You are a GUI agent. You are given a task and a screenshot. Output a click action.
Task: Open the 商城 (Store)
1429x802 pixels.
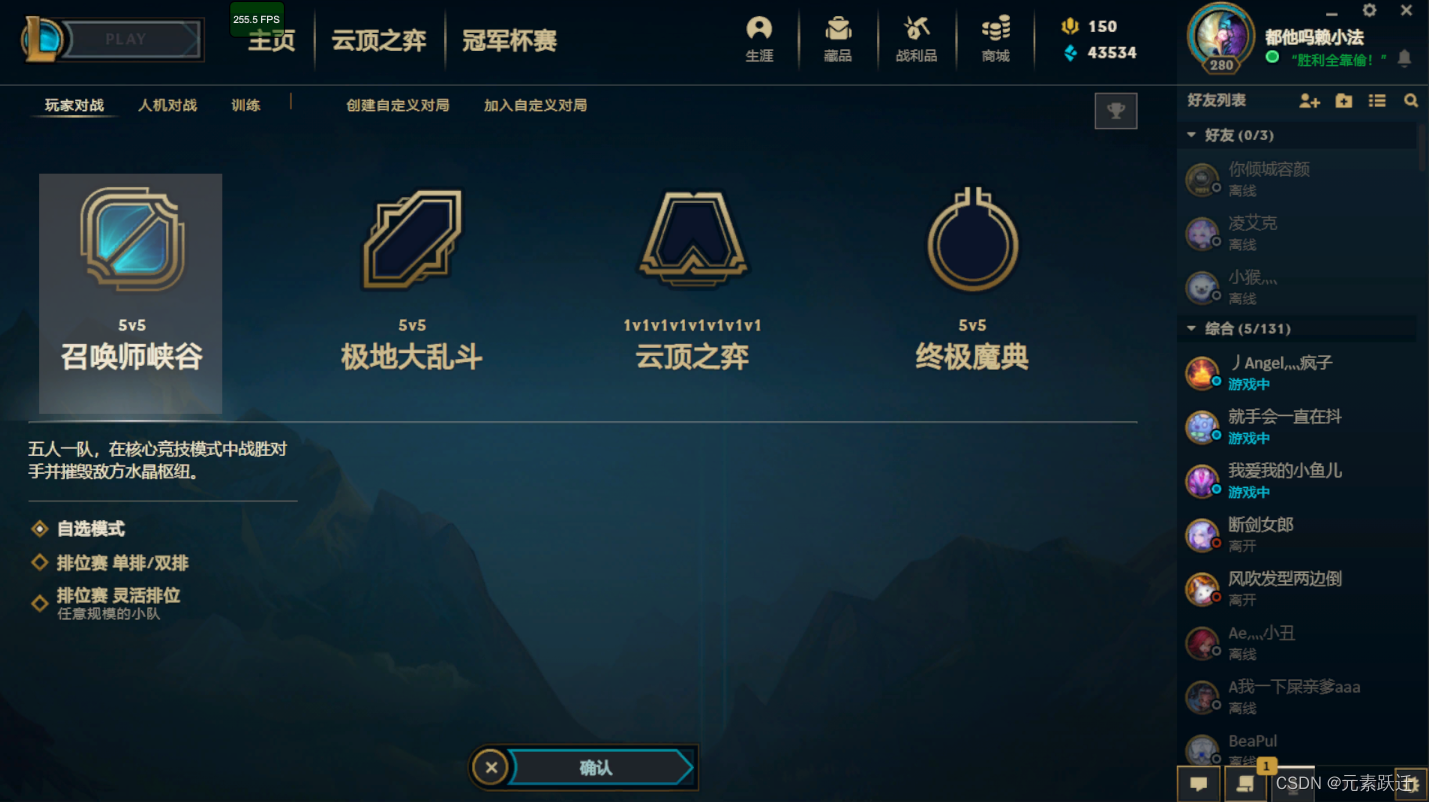pos(995,40)
